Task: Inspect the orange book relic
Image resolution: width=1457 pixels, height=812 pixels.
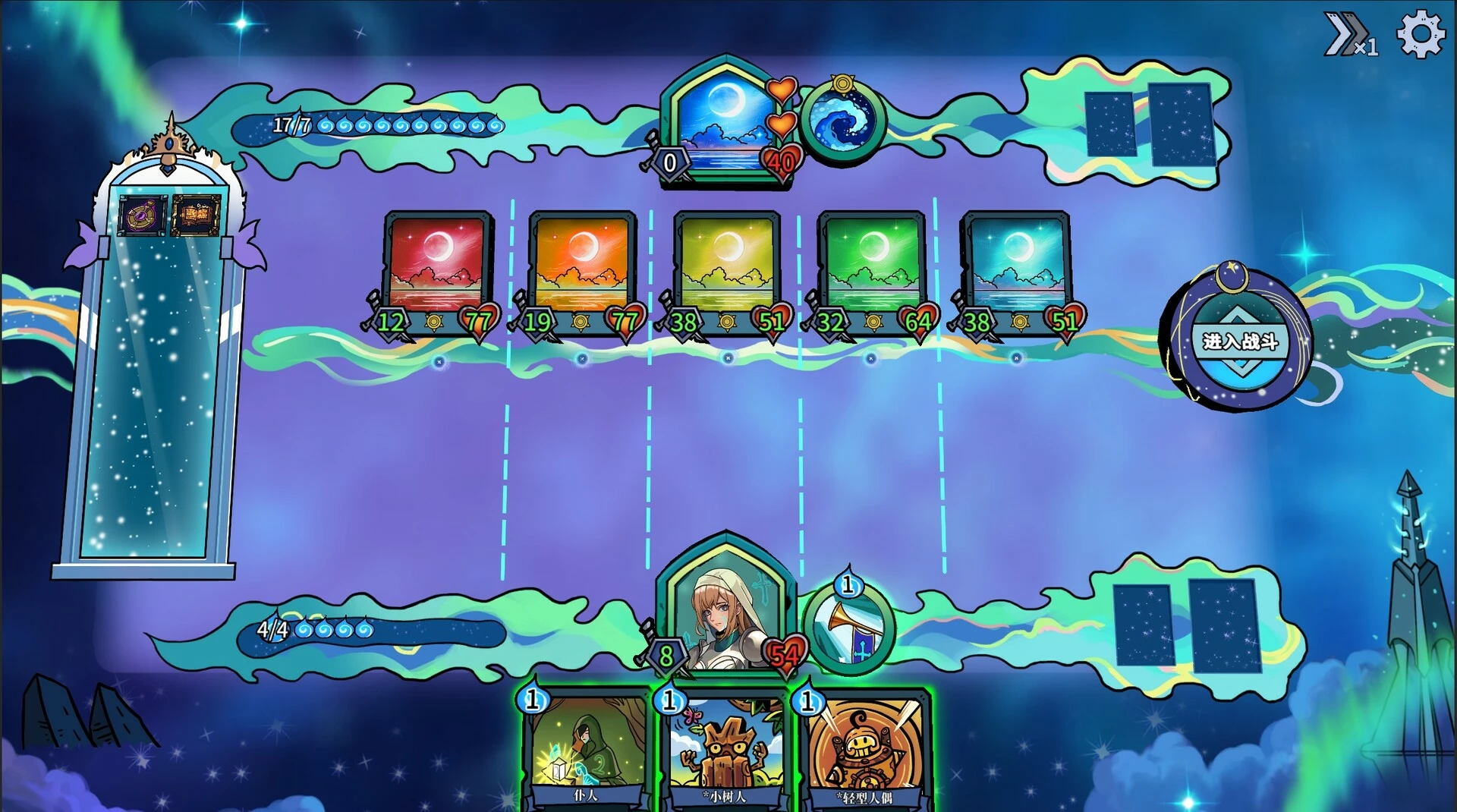Action: click(196, 215)
